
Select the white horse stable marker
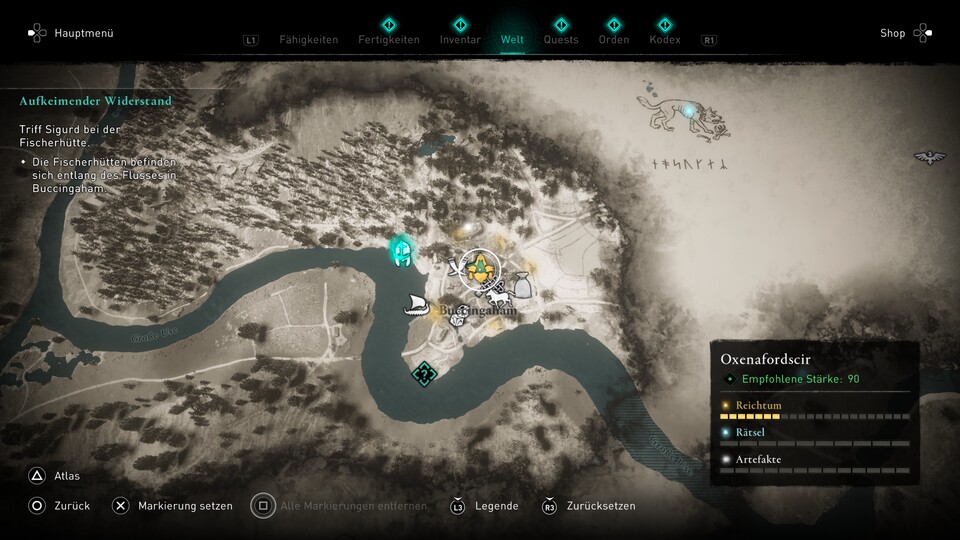point(497,296)
